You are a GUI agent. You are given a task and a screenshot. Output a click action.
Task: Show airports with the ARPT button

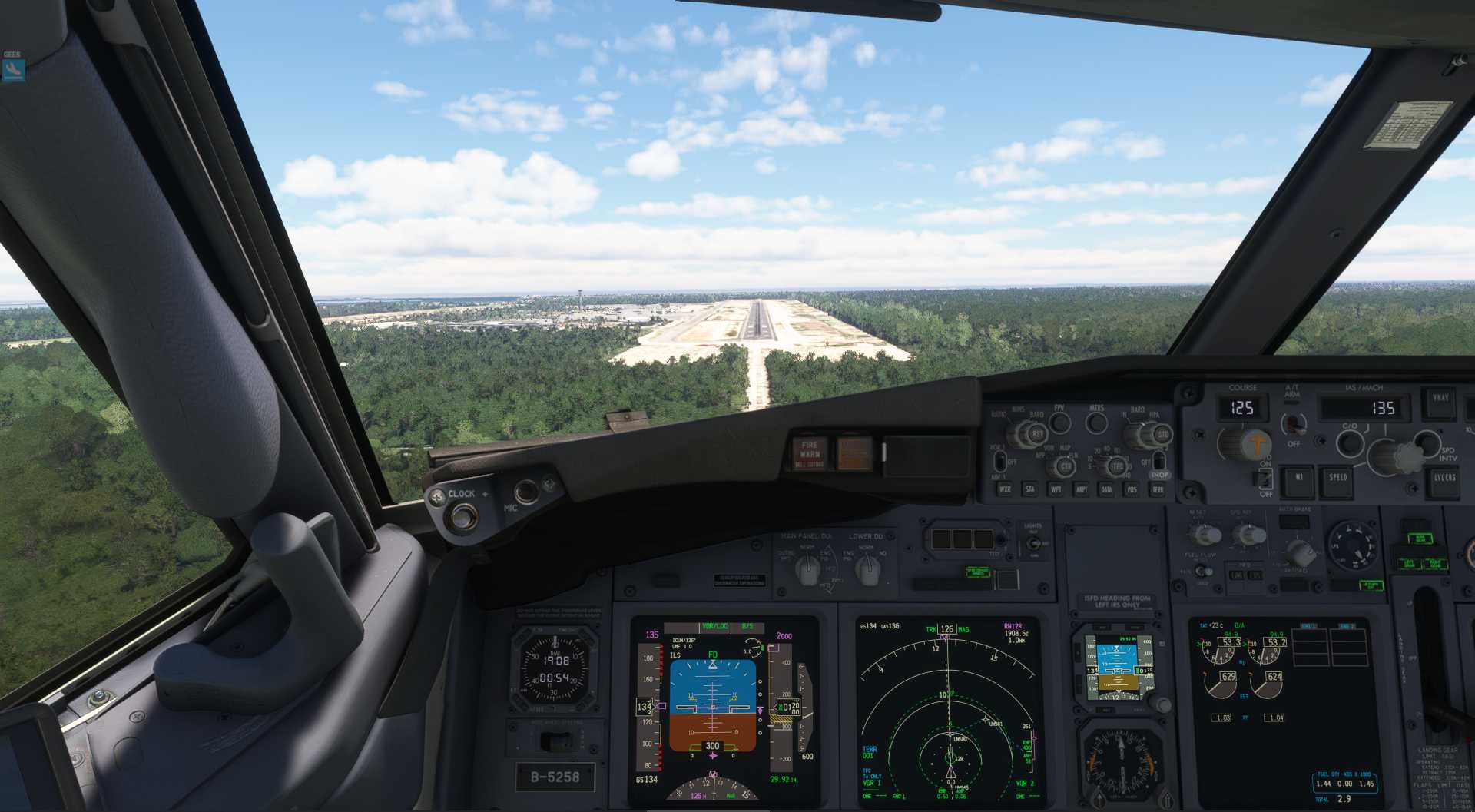[x=1081, y=489]
